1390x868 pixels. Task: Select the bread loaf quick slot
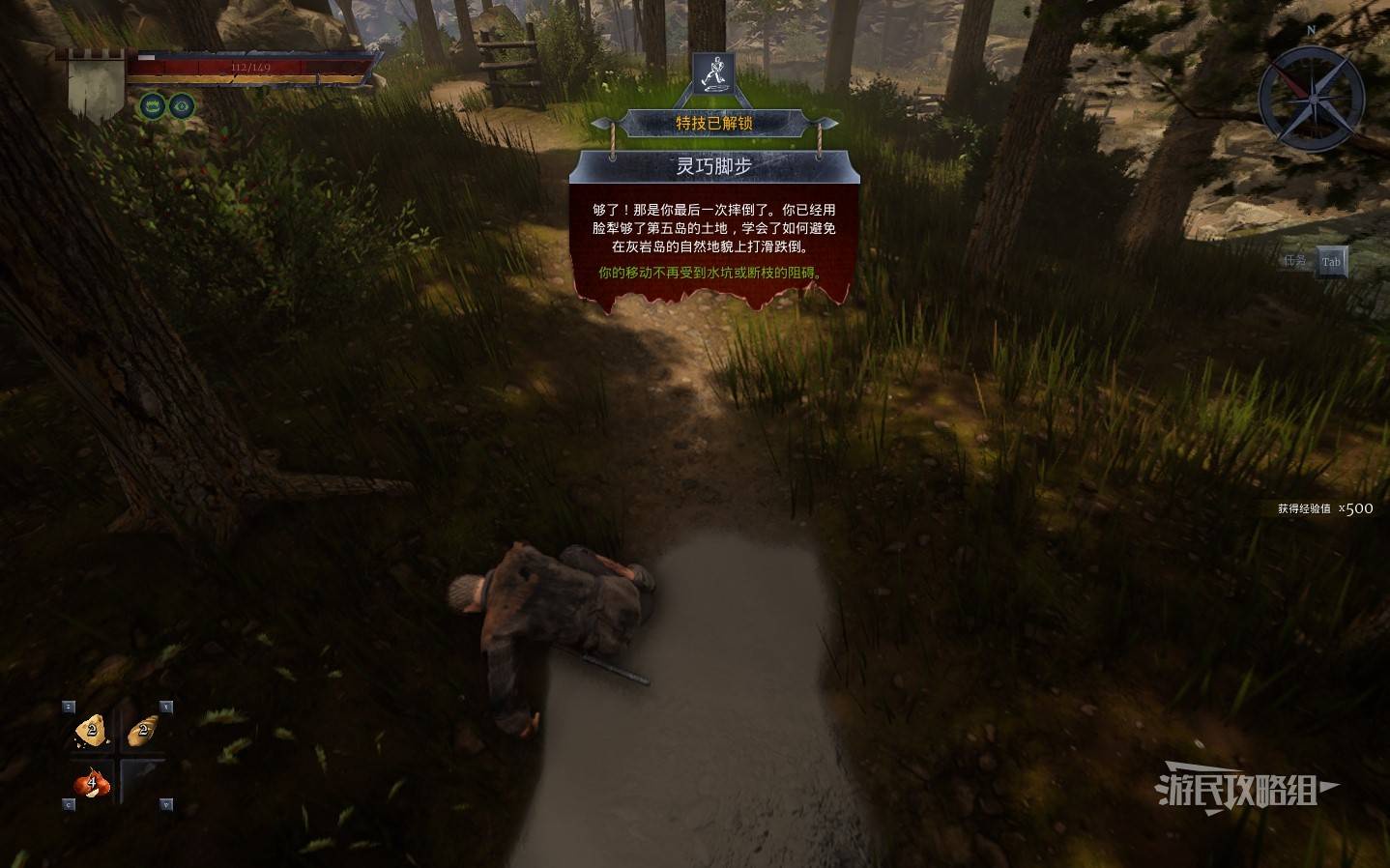point(142,732)
